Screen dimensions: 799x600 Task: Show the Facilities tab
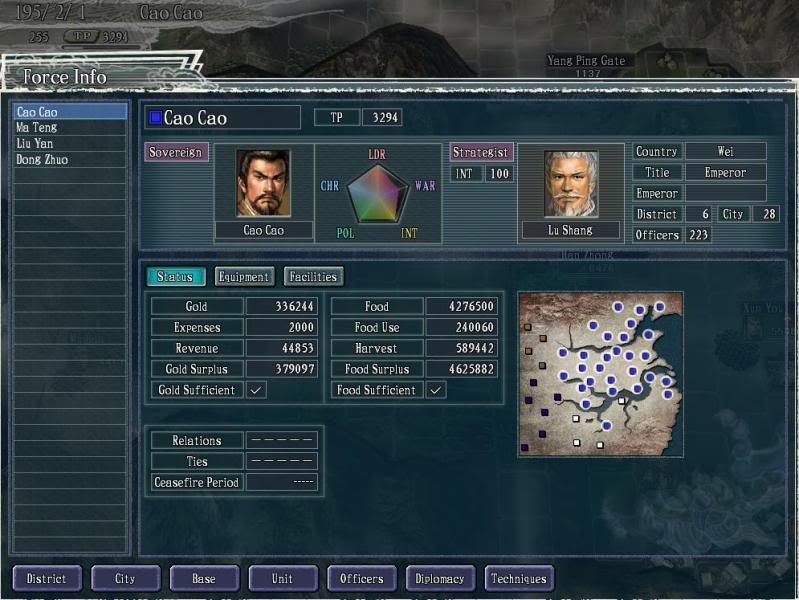[313, 277]
